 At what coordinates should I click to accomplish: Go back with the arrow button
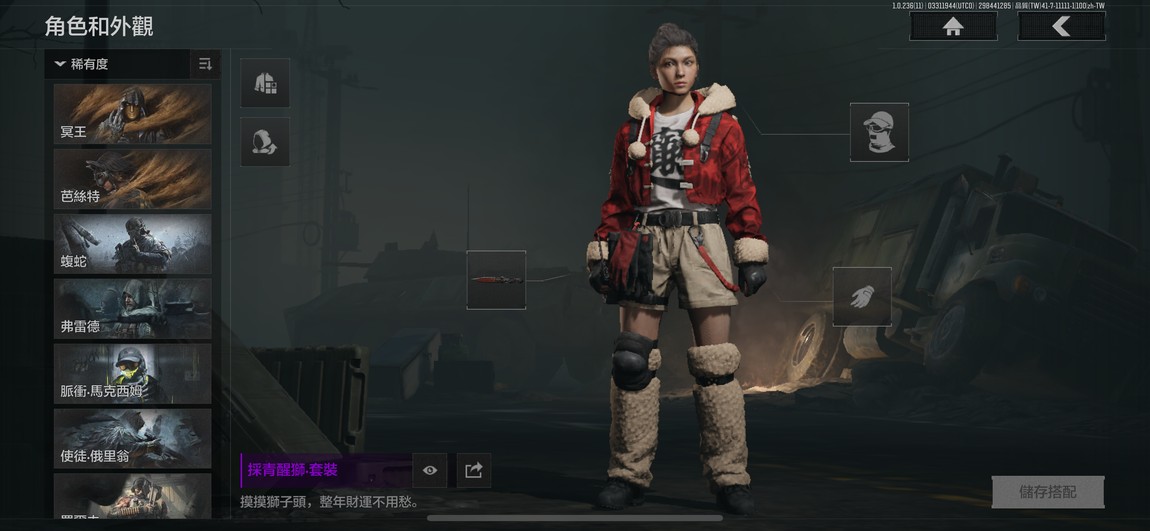pyautogui.click(x=1061, y=27)
